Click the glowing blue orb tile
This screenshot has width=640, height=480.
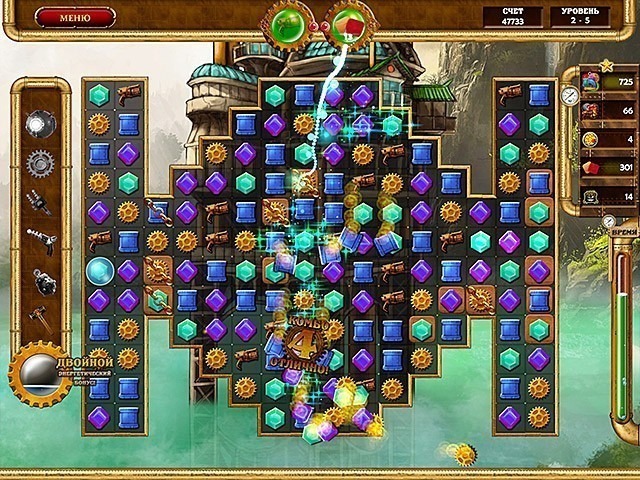(x=99, y=270)
